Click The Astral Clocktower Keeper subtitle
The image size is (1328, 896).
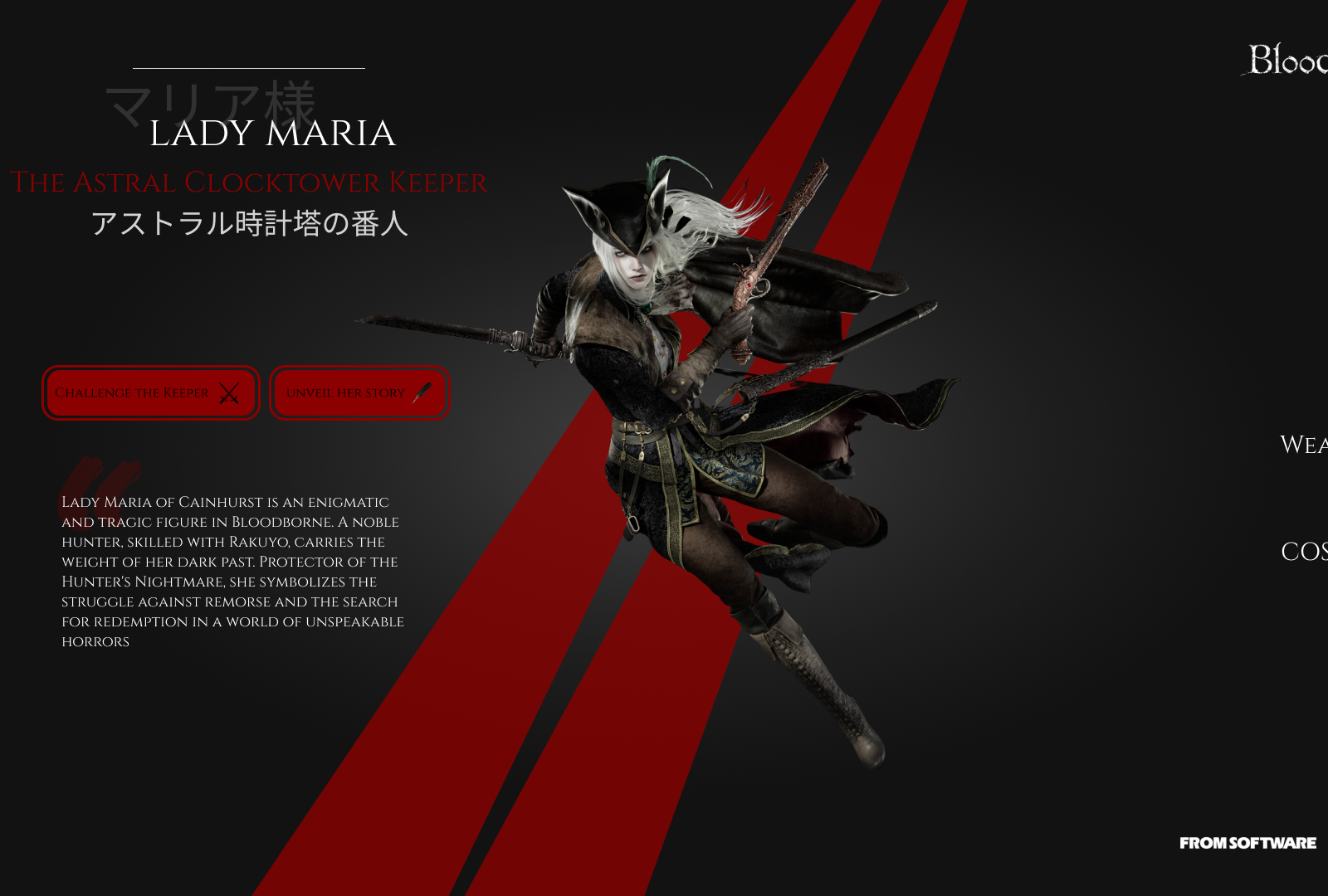pos(249,182)
